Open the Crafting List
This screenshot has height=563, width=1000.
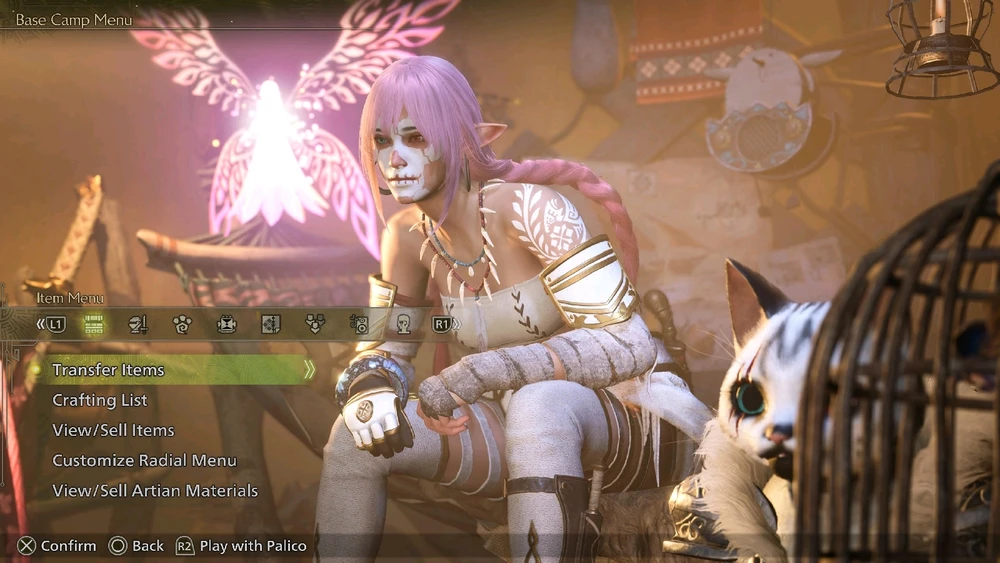point(100,400)
